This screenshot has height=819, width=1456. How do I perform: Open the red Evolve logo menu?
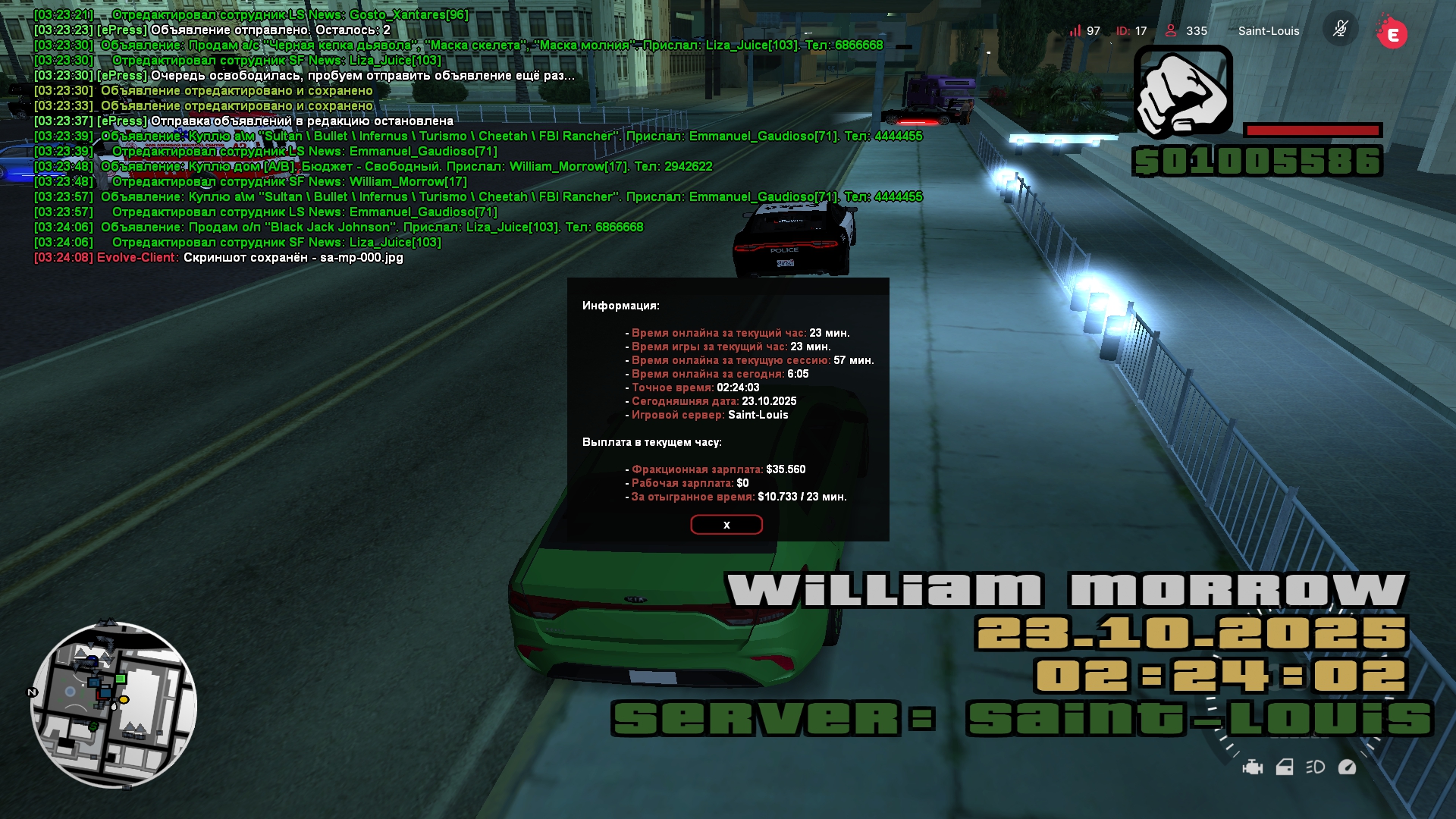(x=1392, y=33)
